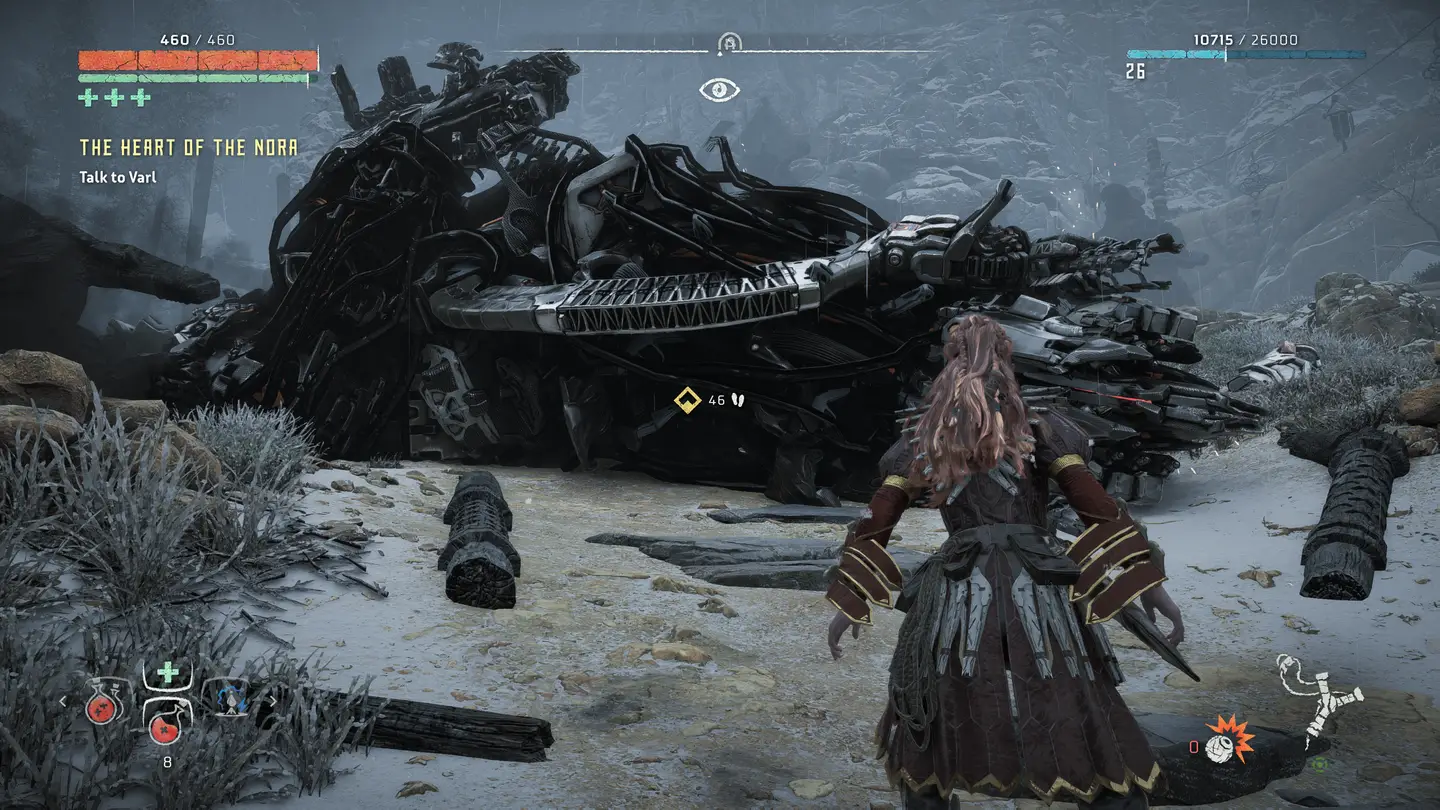Click the potion count number 8

[168, 761]
